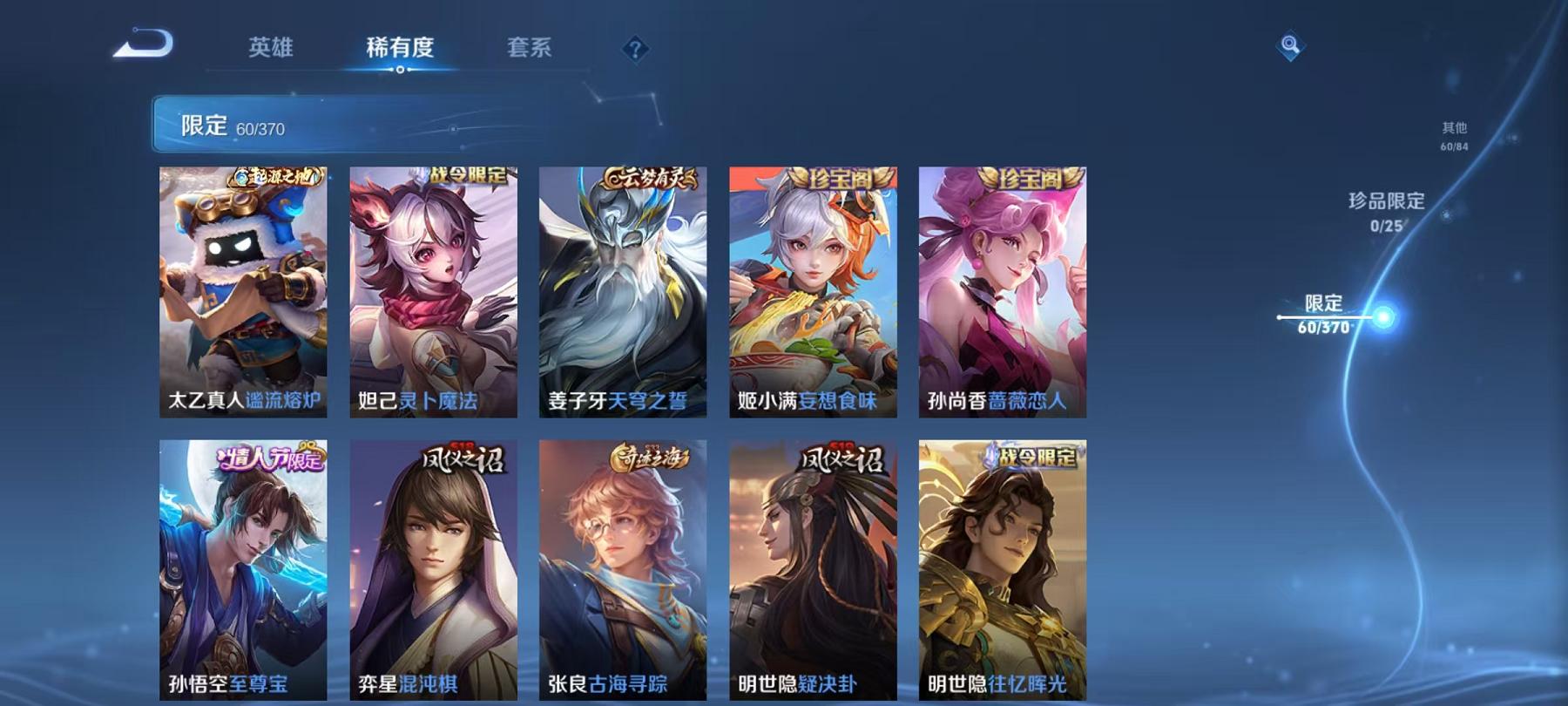This screenshot has height=706, width=1568.
Task: Click the 珍宝阁 badge on 姬小满's card
Action: [839, 176]
